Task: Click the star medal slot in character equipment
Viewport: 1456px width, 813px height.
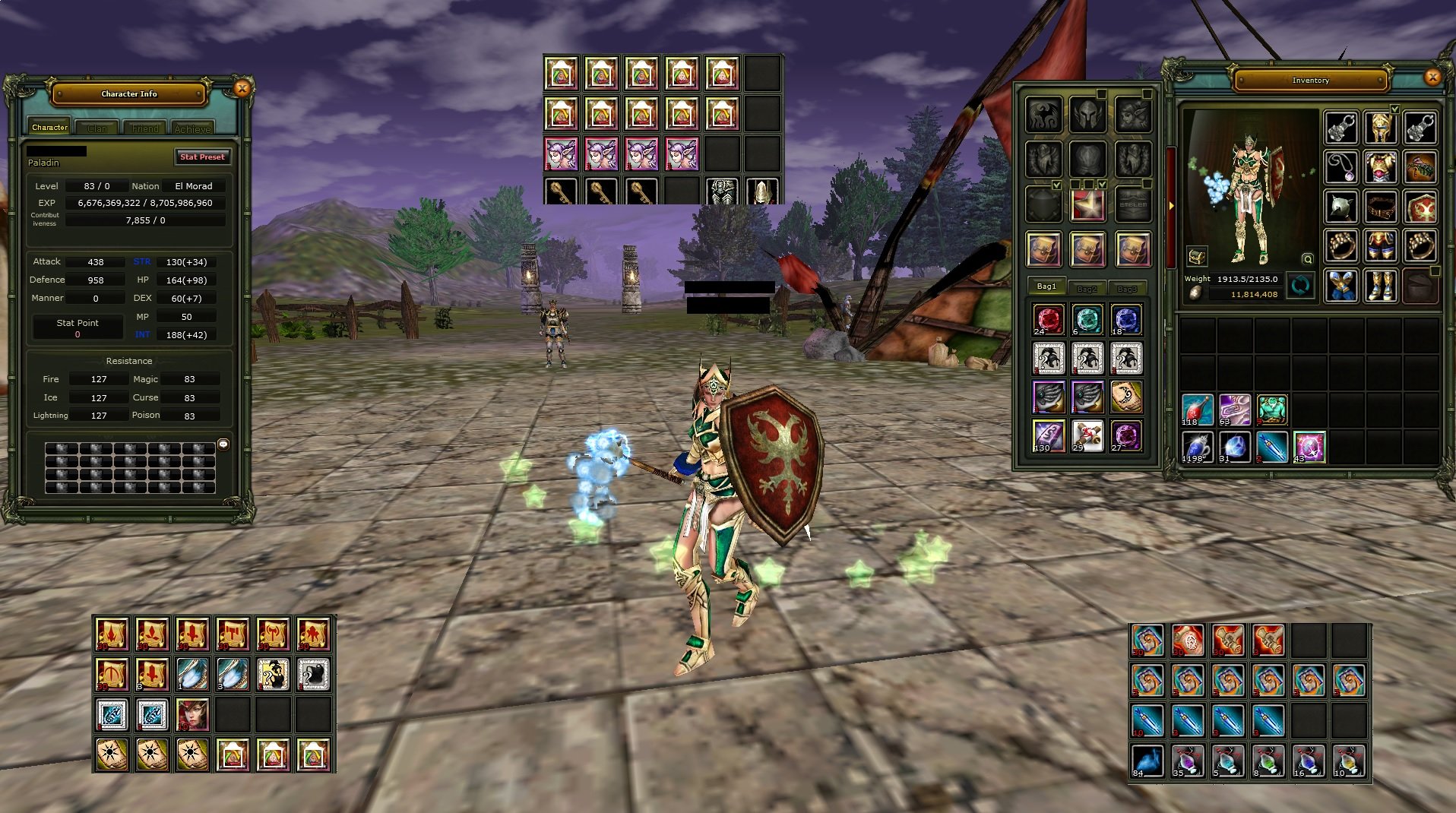Action: (1088, 203)
